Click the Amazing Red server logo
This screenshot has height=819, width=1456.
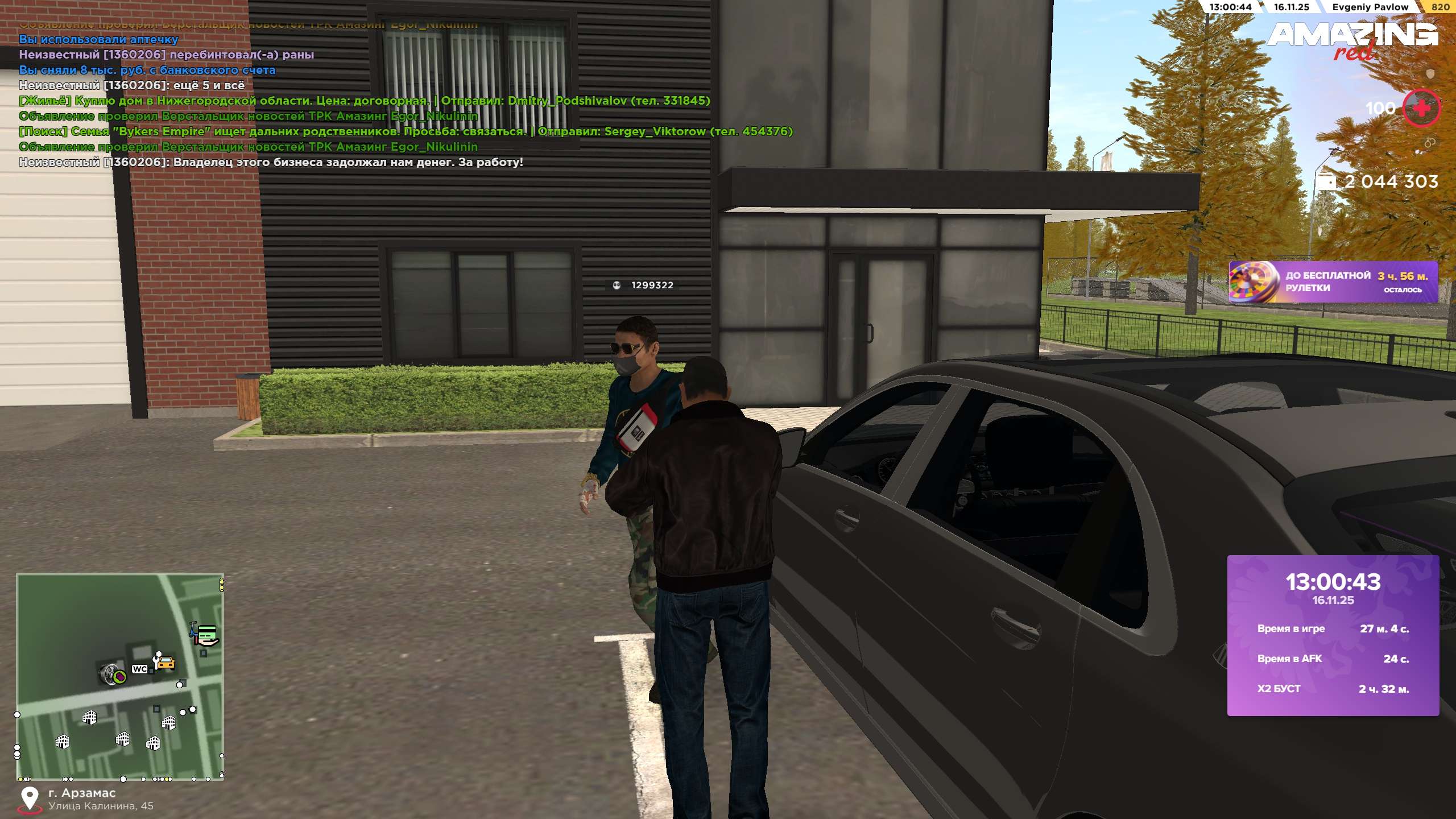pos(1352,40)
